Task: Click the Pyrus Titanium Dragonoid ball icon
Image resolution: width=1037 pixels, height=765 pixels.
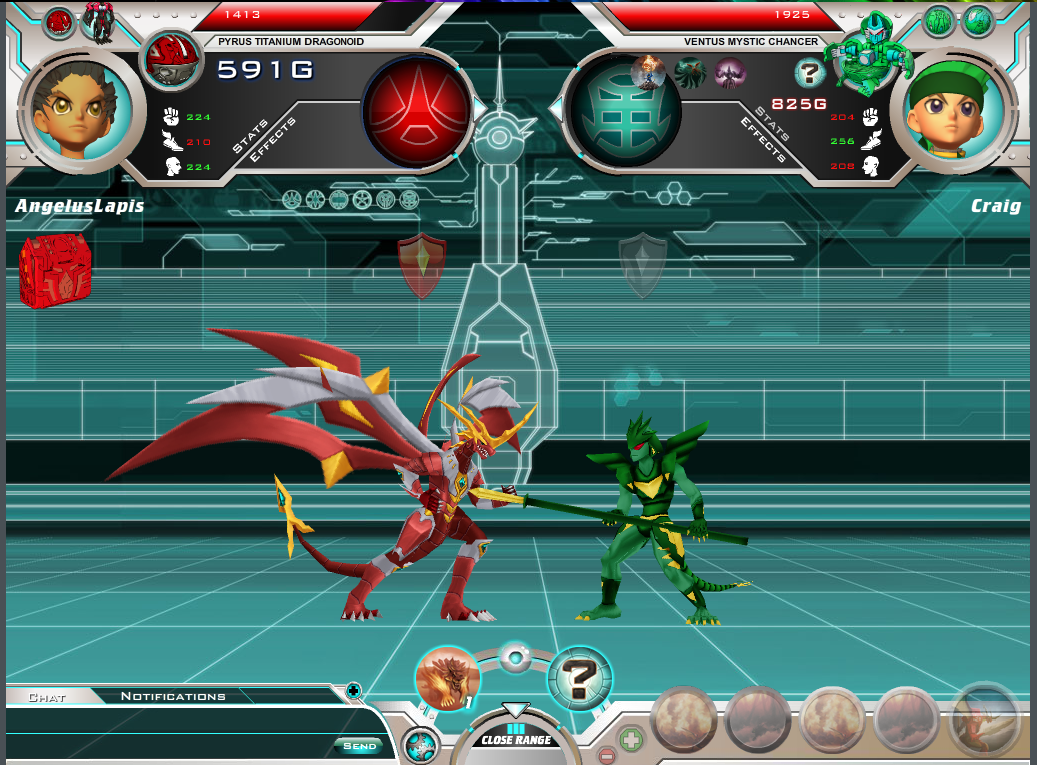Action: point(172,60)
